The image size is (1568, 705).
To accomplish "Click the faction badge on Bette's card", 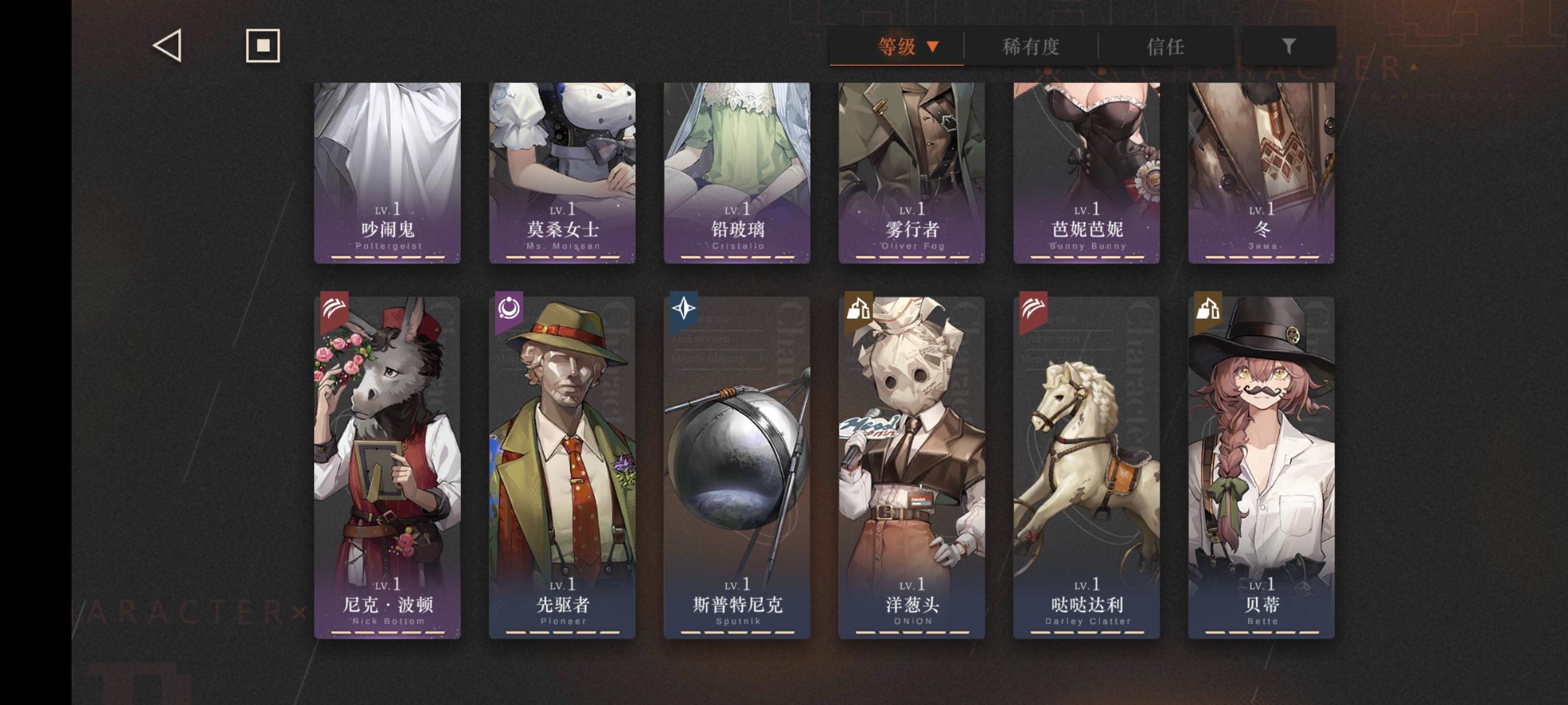I will click(1208, 310).
